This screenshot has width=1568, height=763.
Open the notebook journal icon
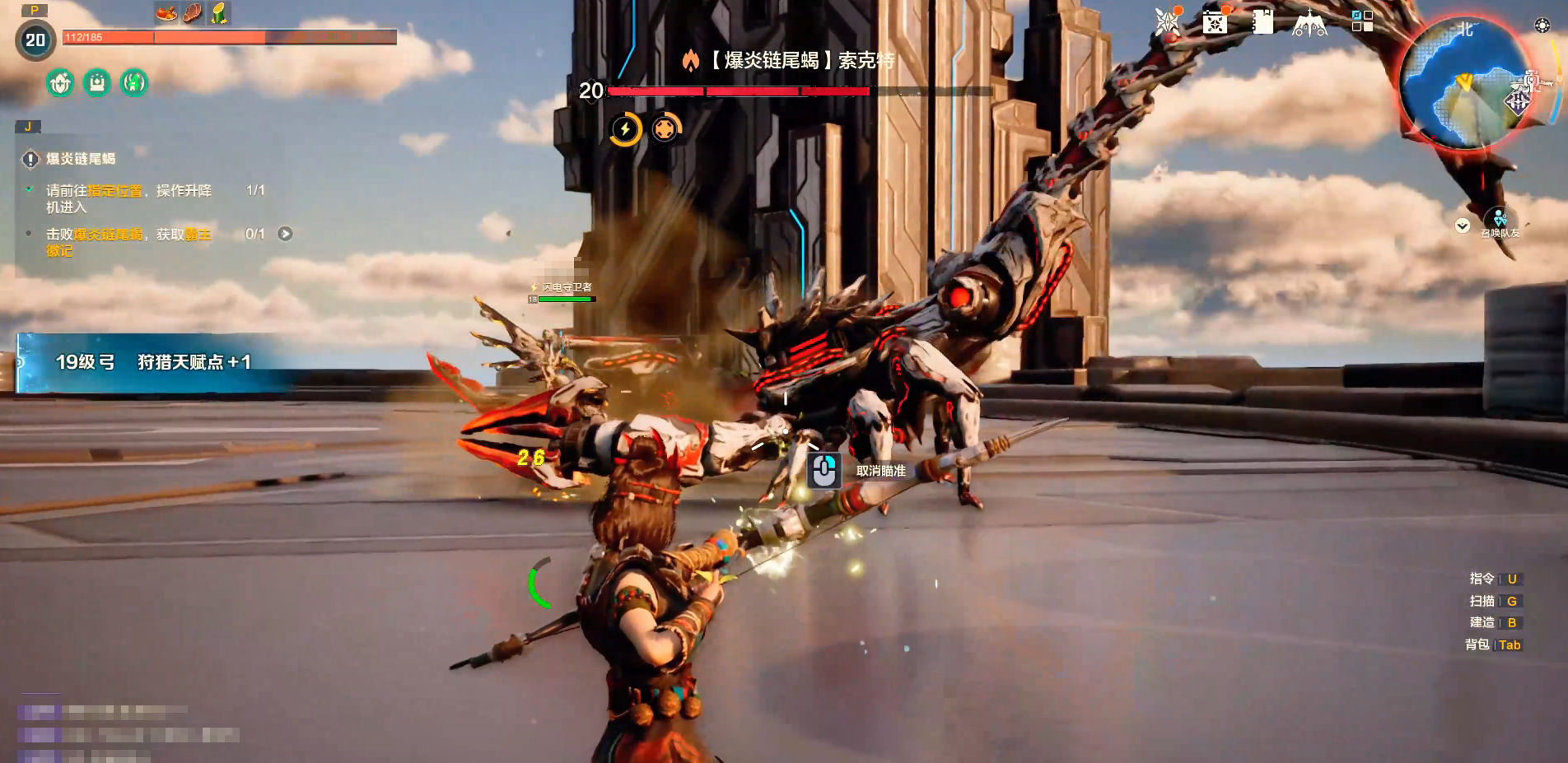1262,22
